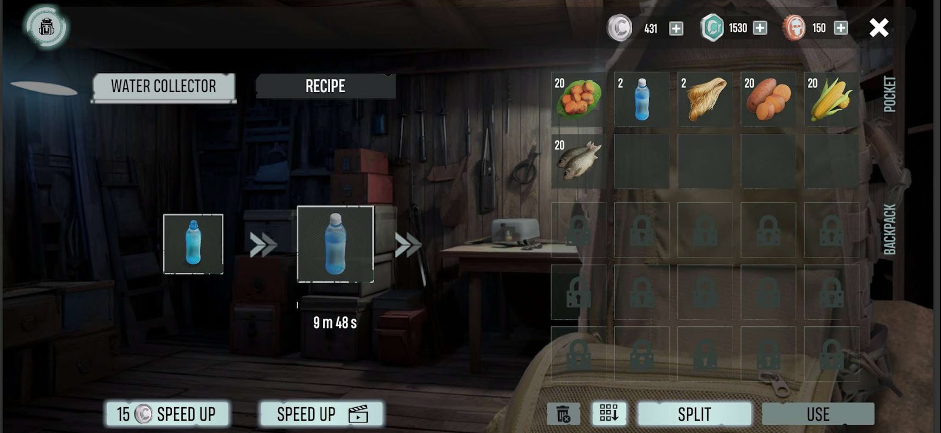Buy more teal hexagon currency
This screenshot has width=941, height=433.
tap(760, 28)
